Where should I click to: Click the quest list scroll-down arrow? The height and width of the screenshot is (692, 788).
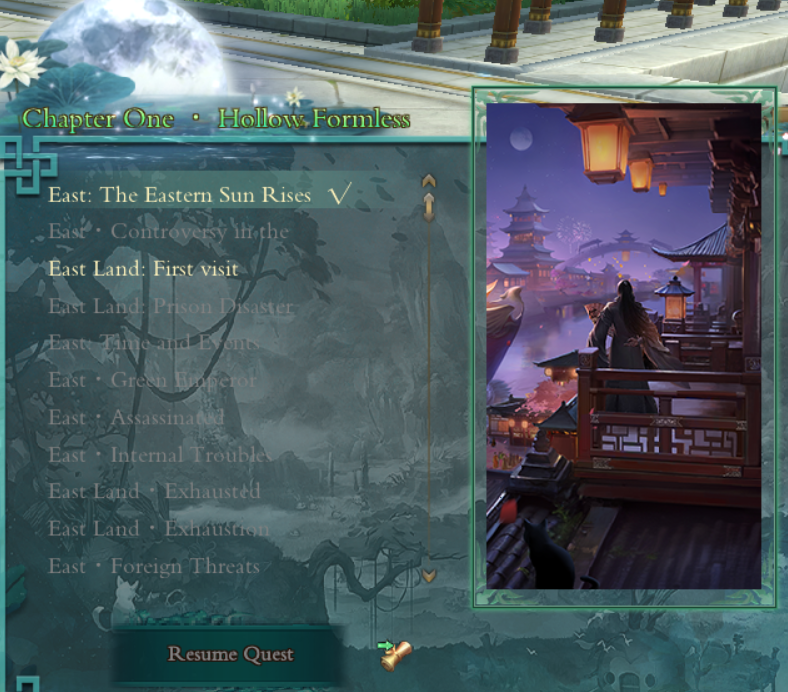tap(429, 576)
